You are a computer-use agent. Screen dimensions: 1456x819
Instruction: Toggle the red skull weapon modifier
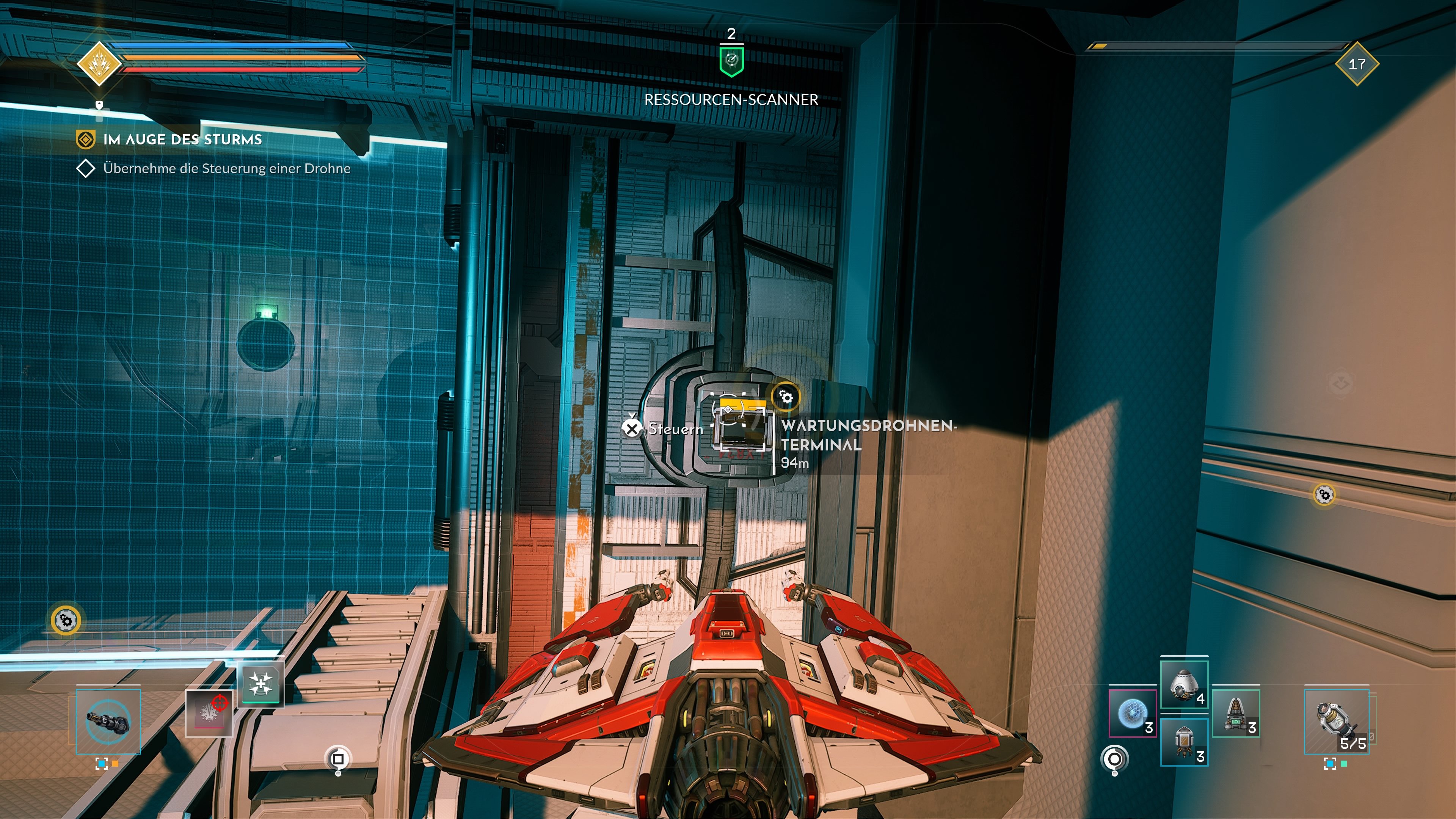pos(210,714)
